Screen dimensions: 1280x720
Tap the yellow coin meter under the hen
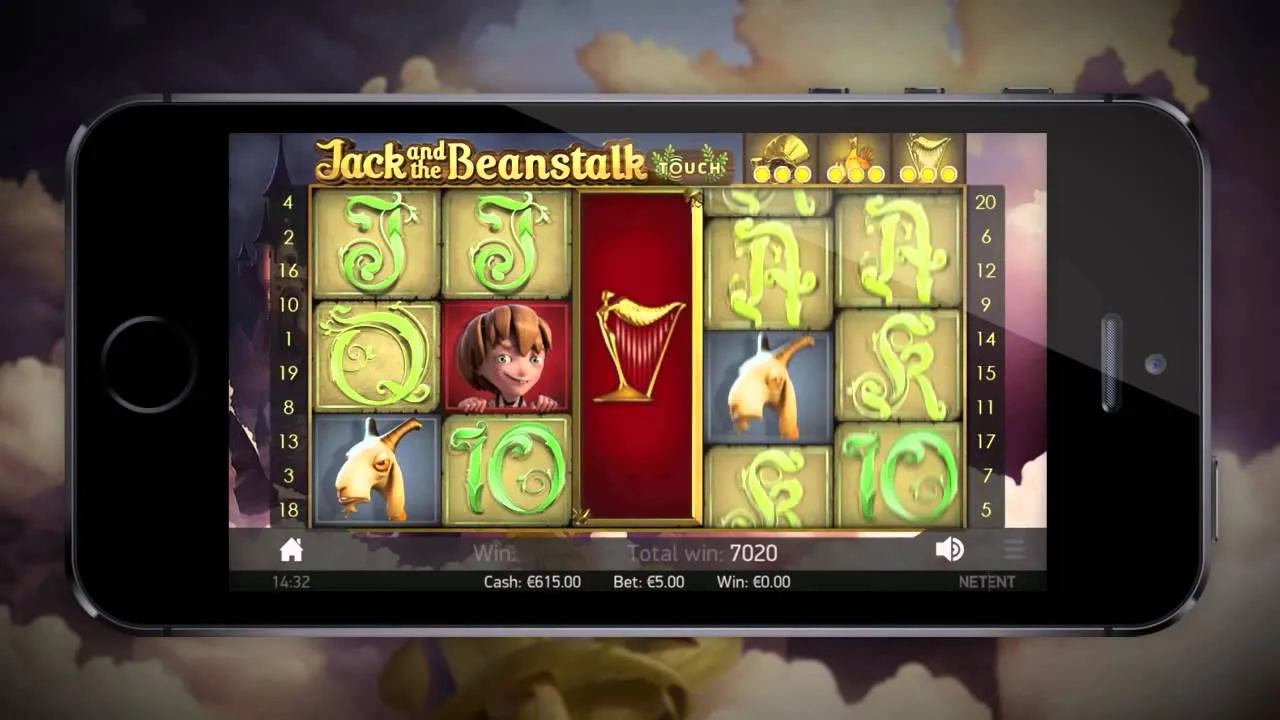(855, 175)
